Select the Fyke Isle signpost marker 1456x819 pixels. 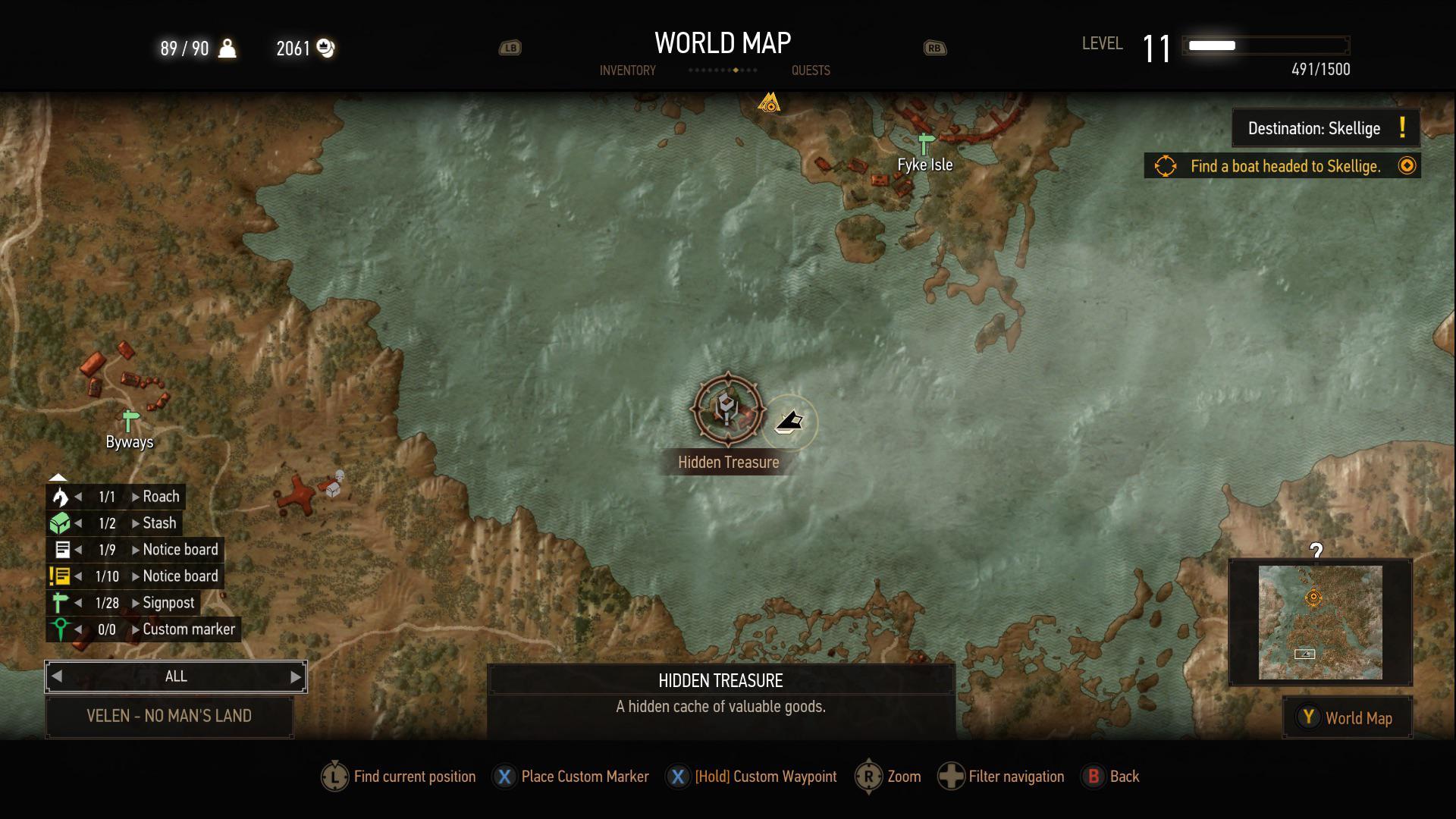[x=925, y=143]
